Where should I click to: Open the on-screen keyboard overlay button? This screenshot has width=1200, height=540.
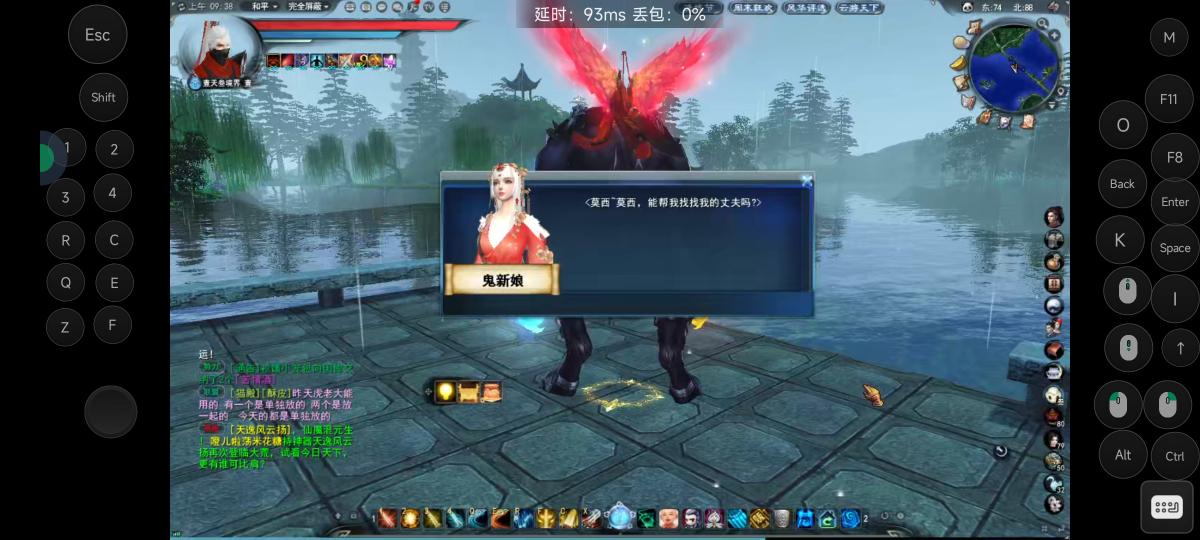(1166, 507)
